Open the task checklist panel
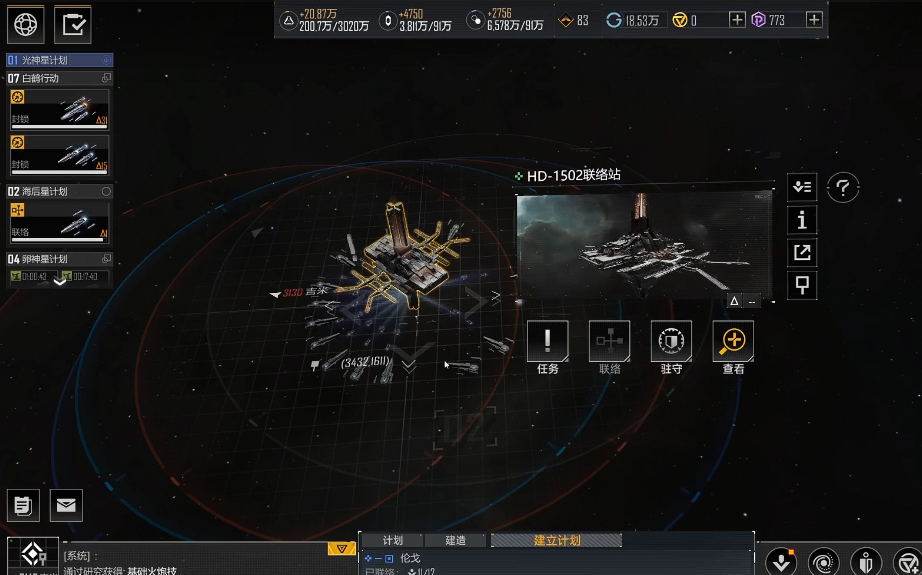 73,24
